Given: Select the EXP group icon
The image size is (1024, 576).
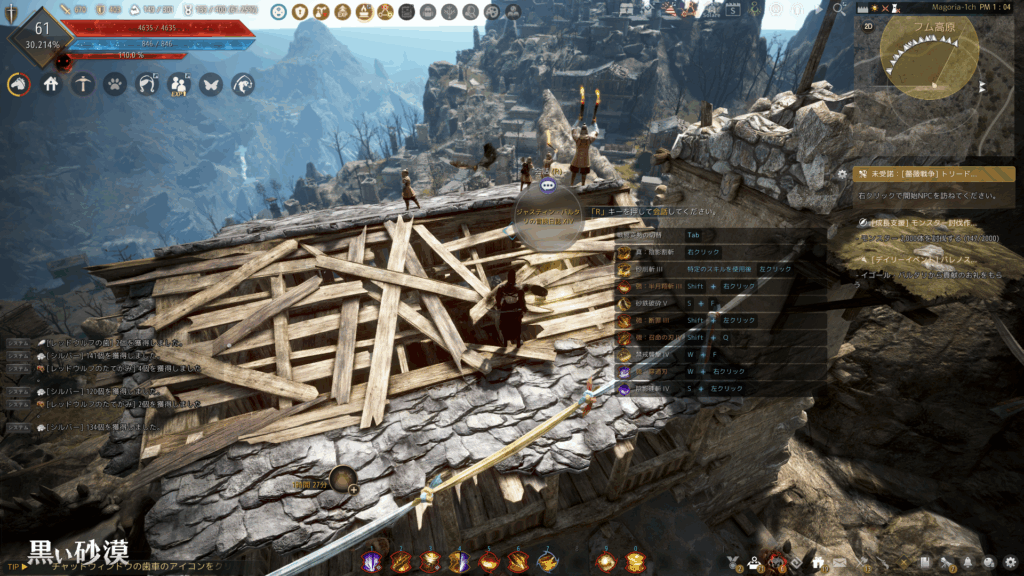Looking at the screenshot, I should [179, 85].
